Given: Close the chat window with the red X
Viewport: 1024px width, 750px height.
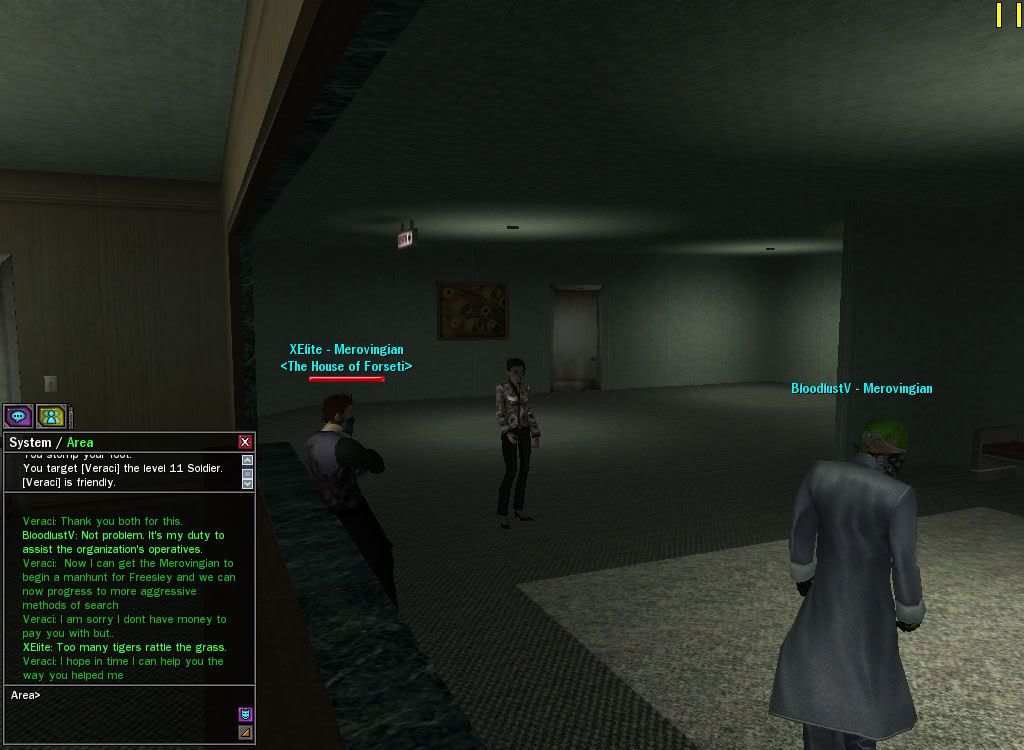Looking at the screenshot, I should [x=245, y=442].
